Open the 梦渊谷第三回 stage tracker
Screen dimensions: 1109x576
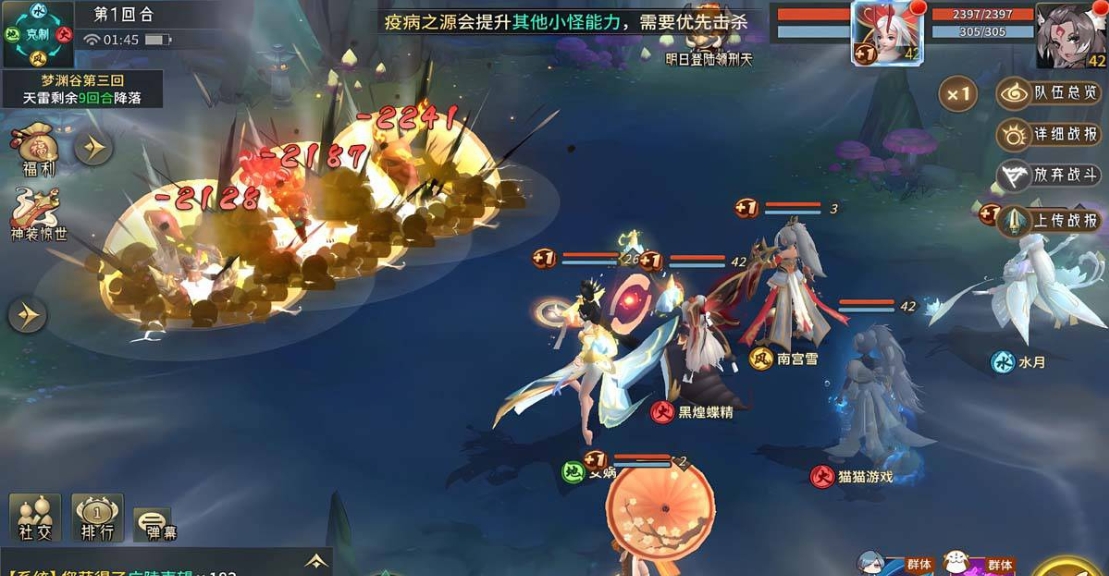(x=82, y=89)
